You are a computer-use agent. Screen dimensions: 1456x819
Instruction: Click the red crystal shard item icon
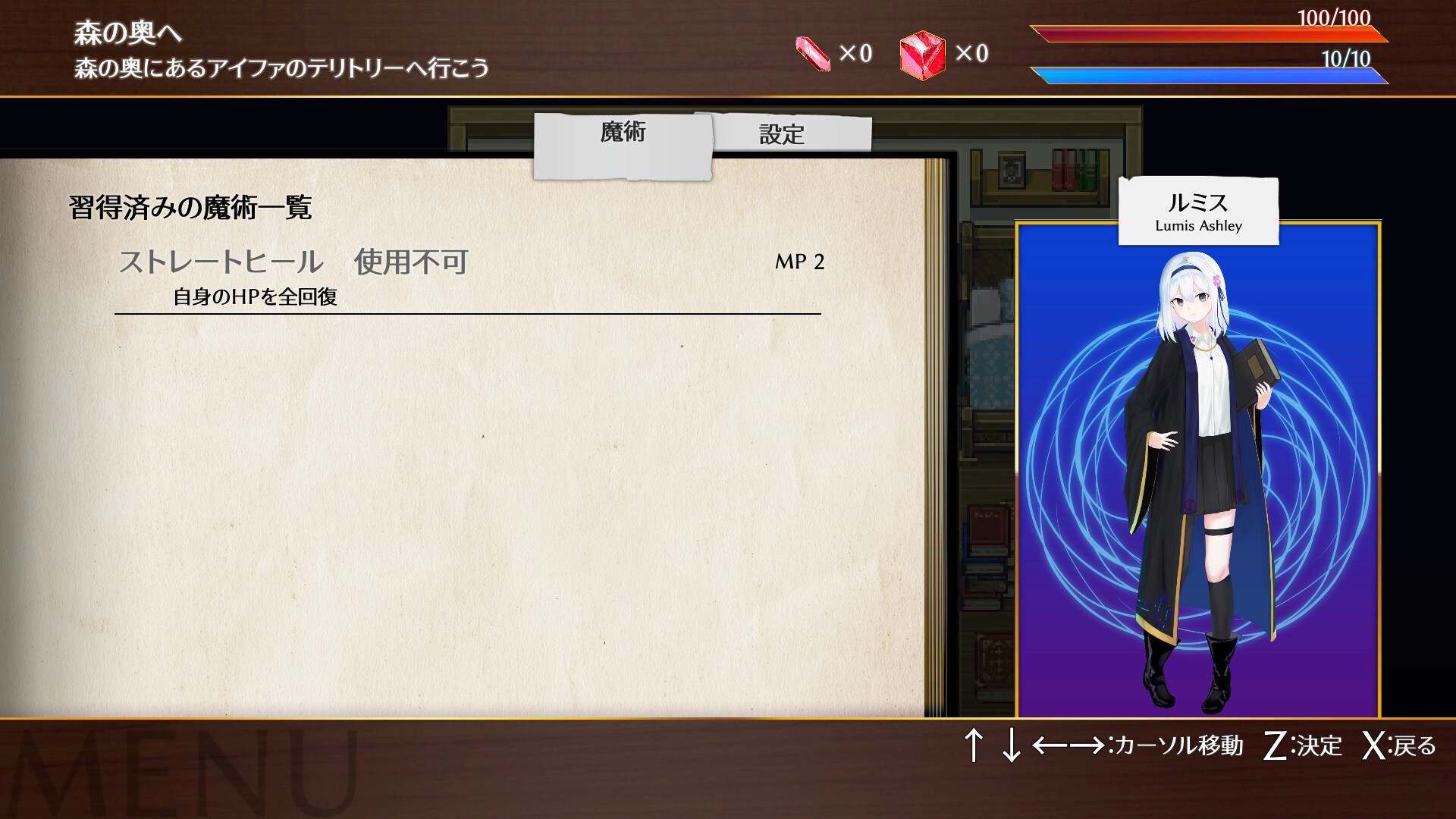tap(814, 53)
